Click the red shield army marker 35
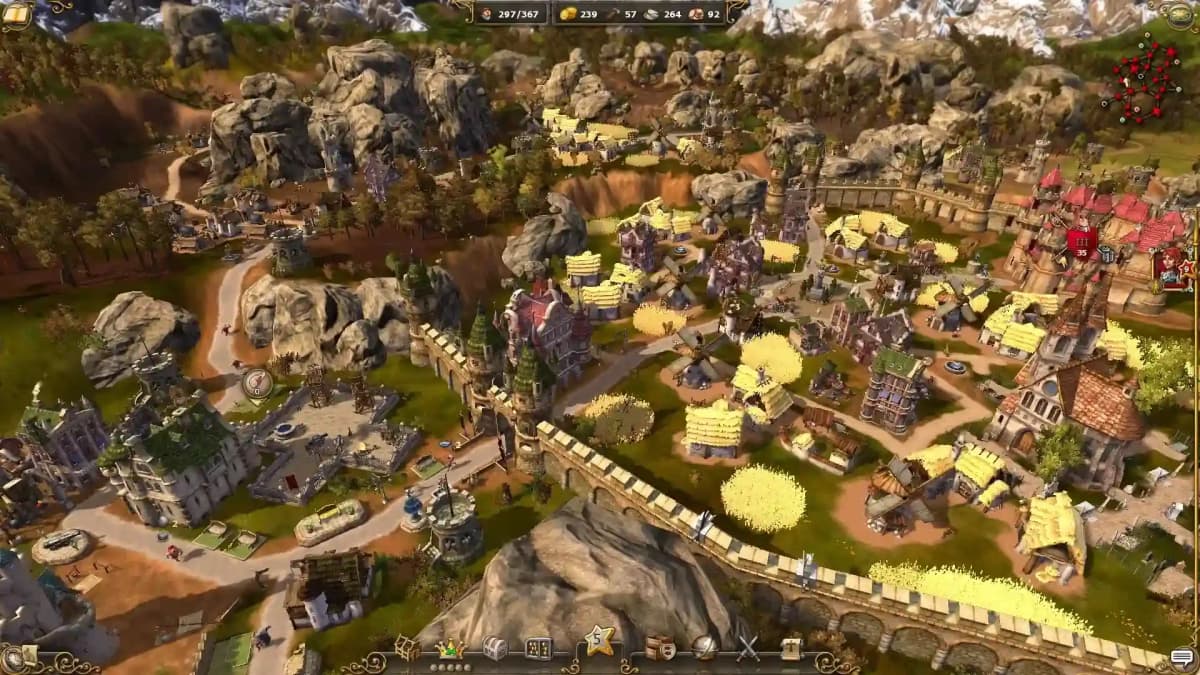The width and height of the screenshot is (1200, 675). click(1081, 238)
